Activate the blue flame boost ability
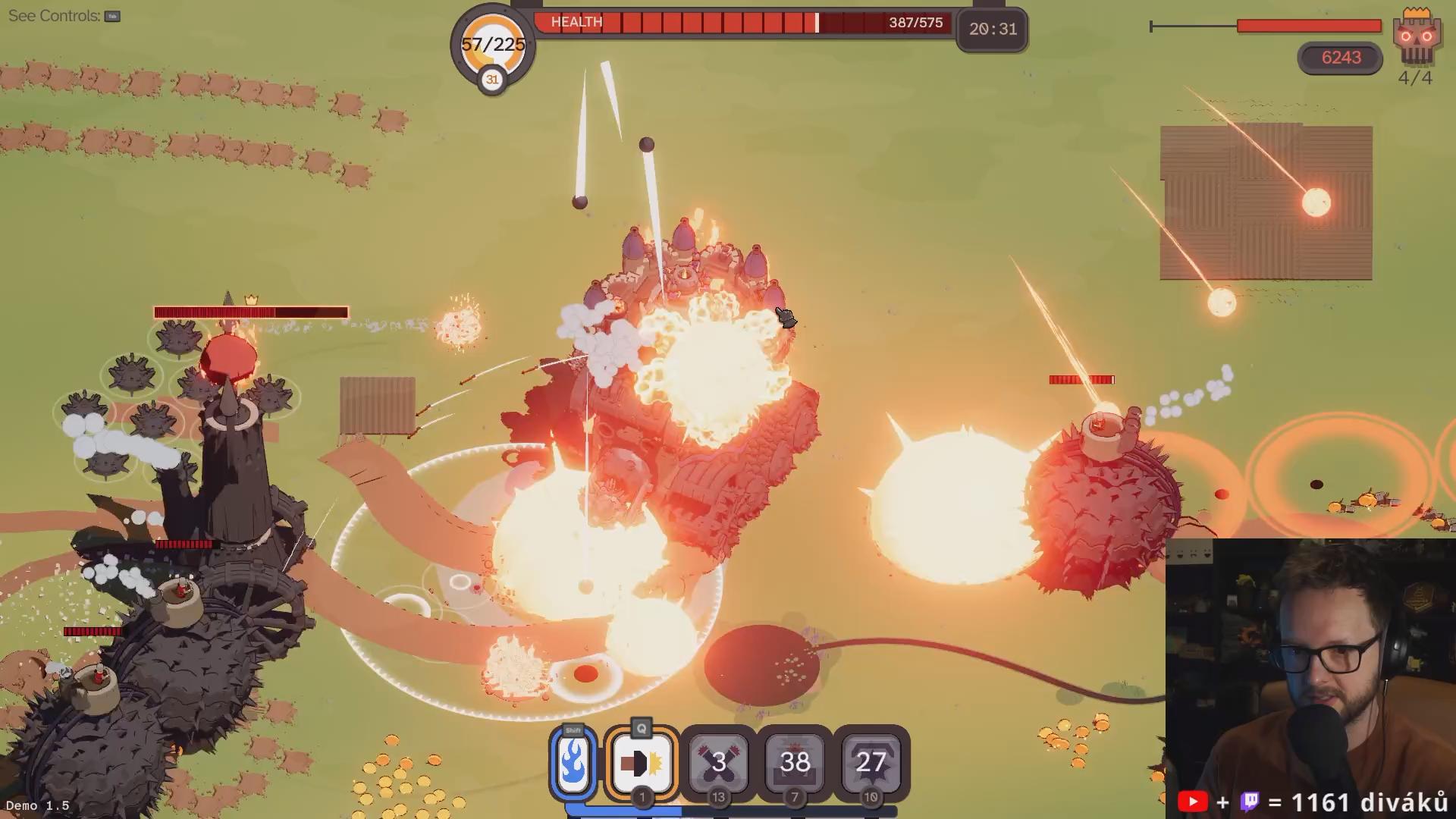1456x819 pixels. click(573, 763)
